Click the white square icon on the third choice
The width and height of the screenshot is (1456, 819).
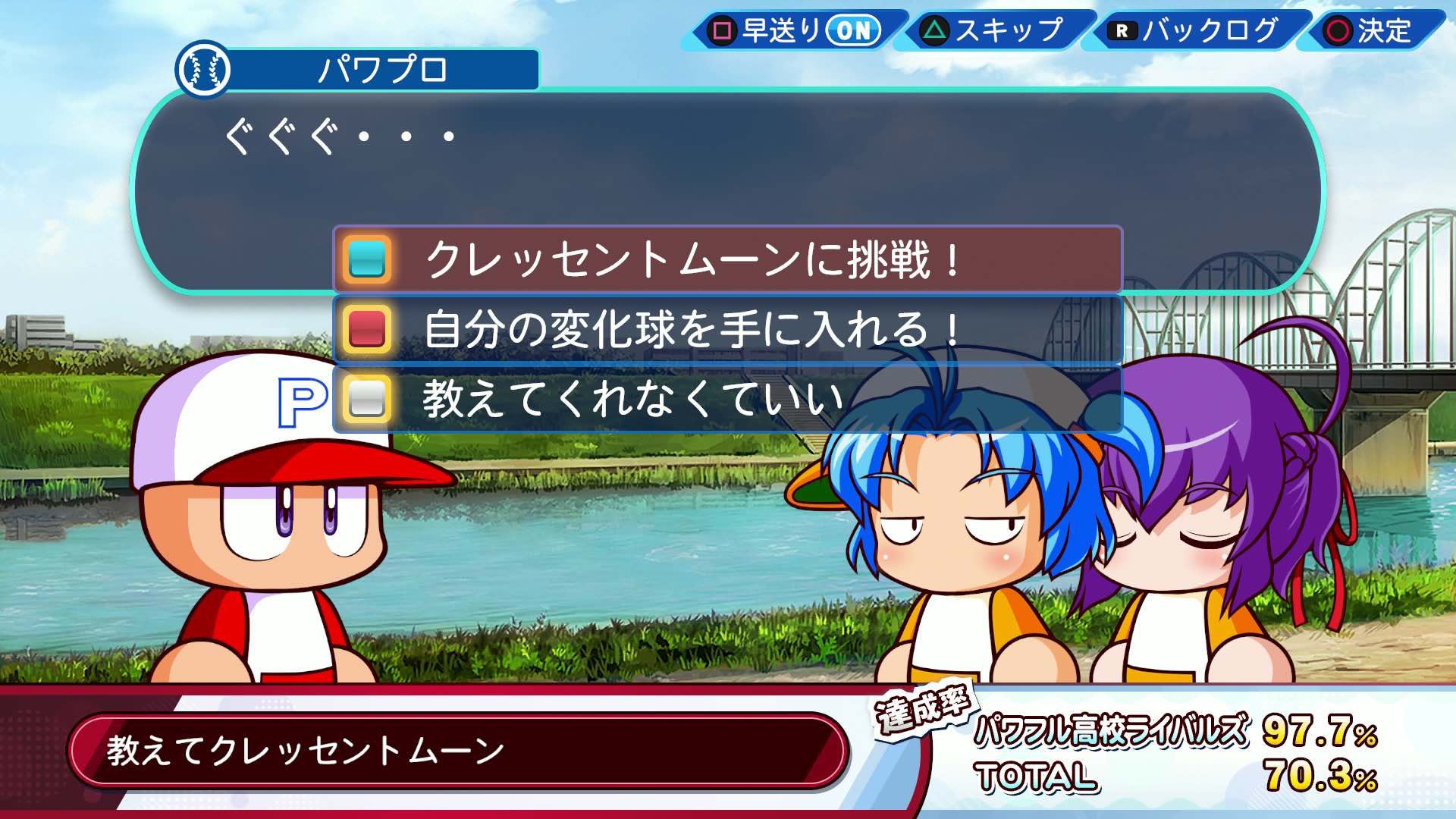(369, 400)
